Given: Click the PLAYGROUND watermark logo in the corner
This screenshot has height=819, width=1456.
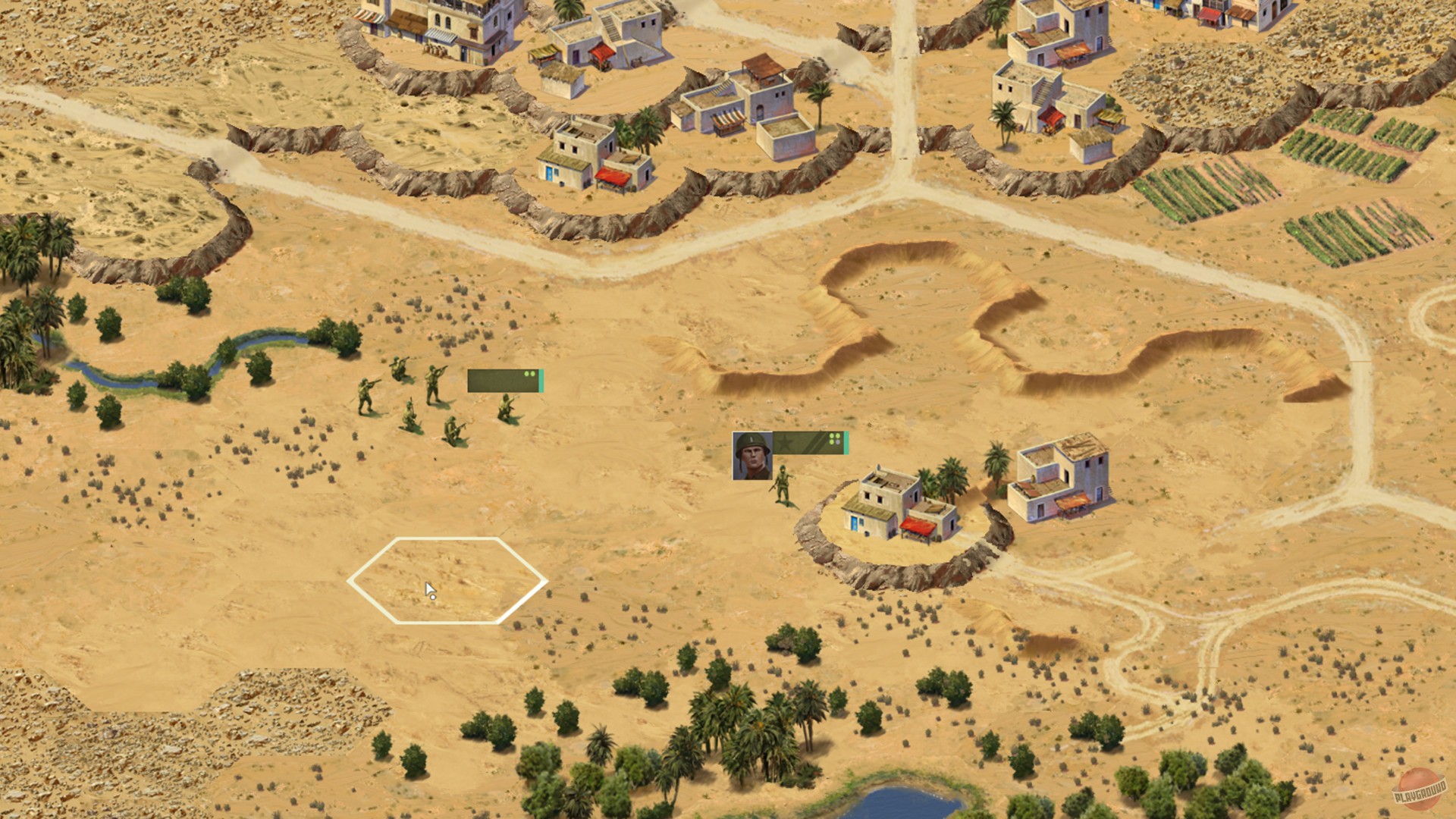Looking at the screenshot, I should [1420, 790].
